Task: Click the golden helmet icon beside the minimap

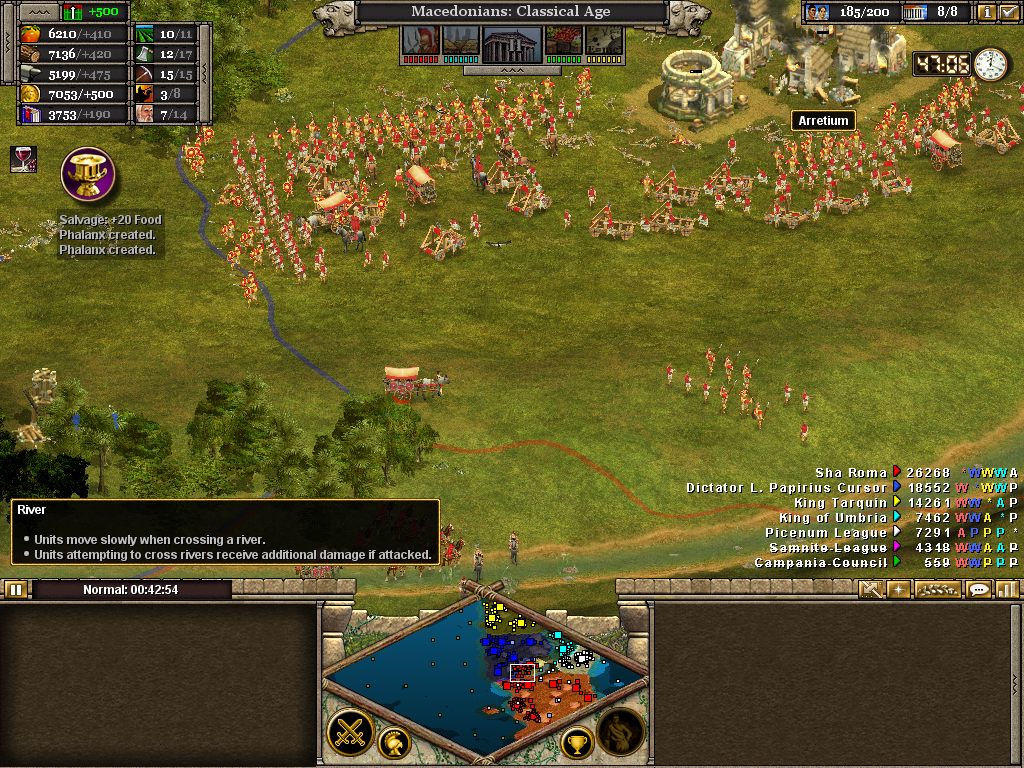Action: coord(395,743)
